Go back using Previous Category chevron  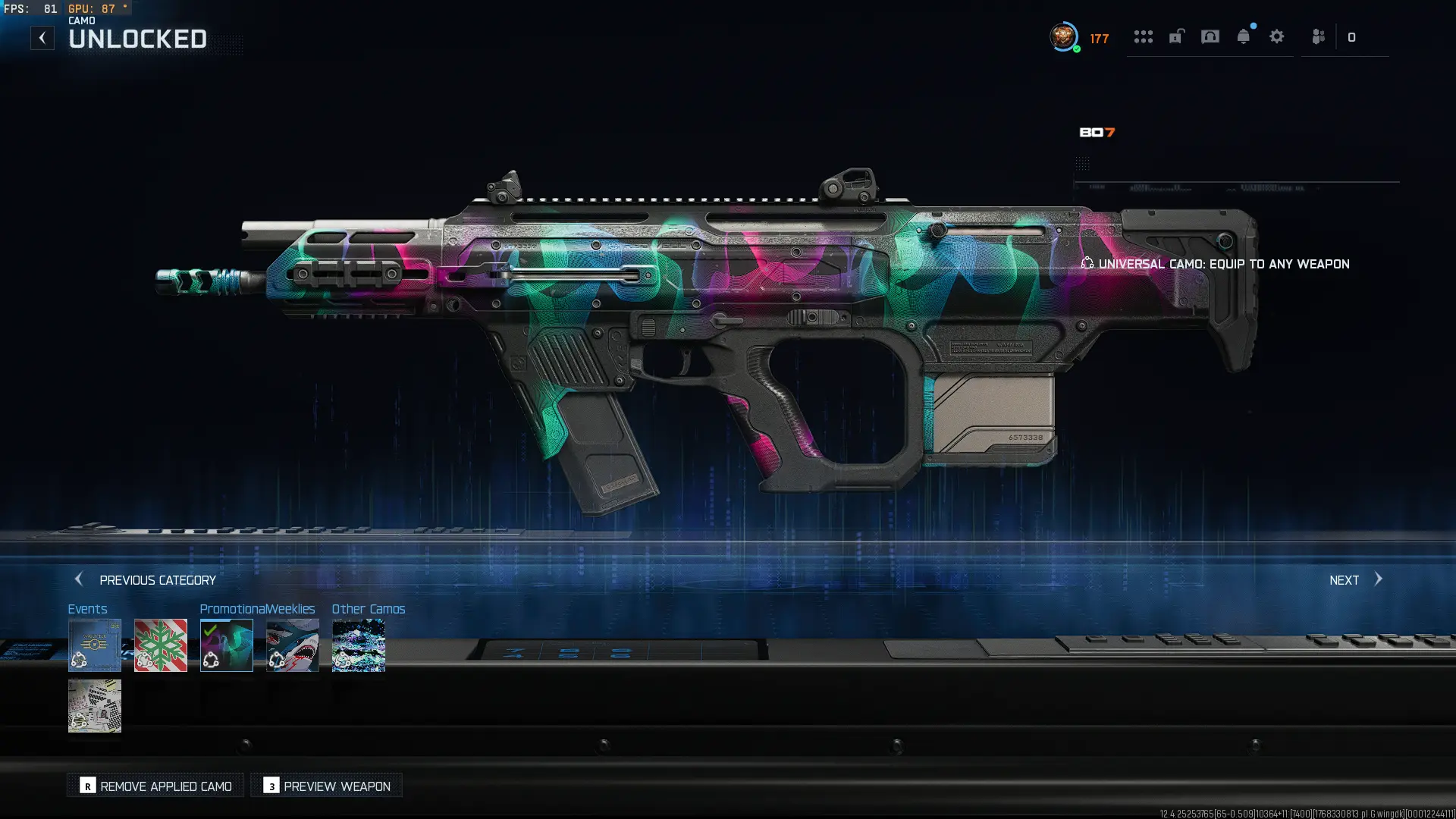click(79, 579)
